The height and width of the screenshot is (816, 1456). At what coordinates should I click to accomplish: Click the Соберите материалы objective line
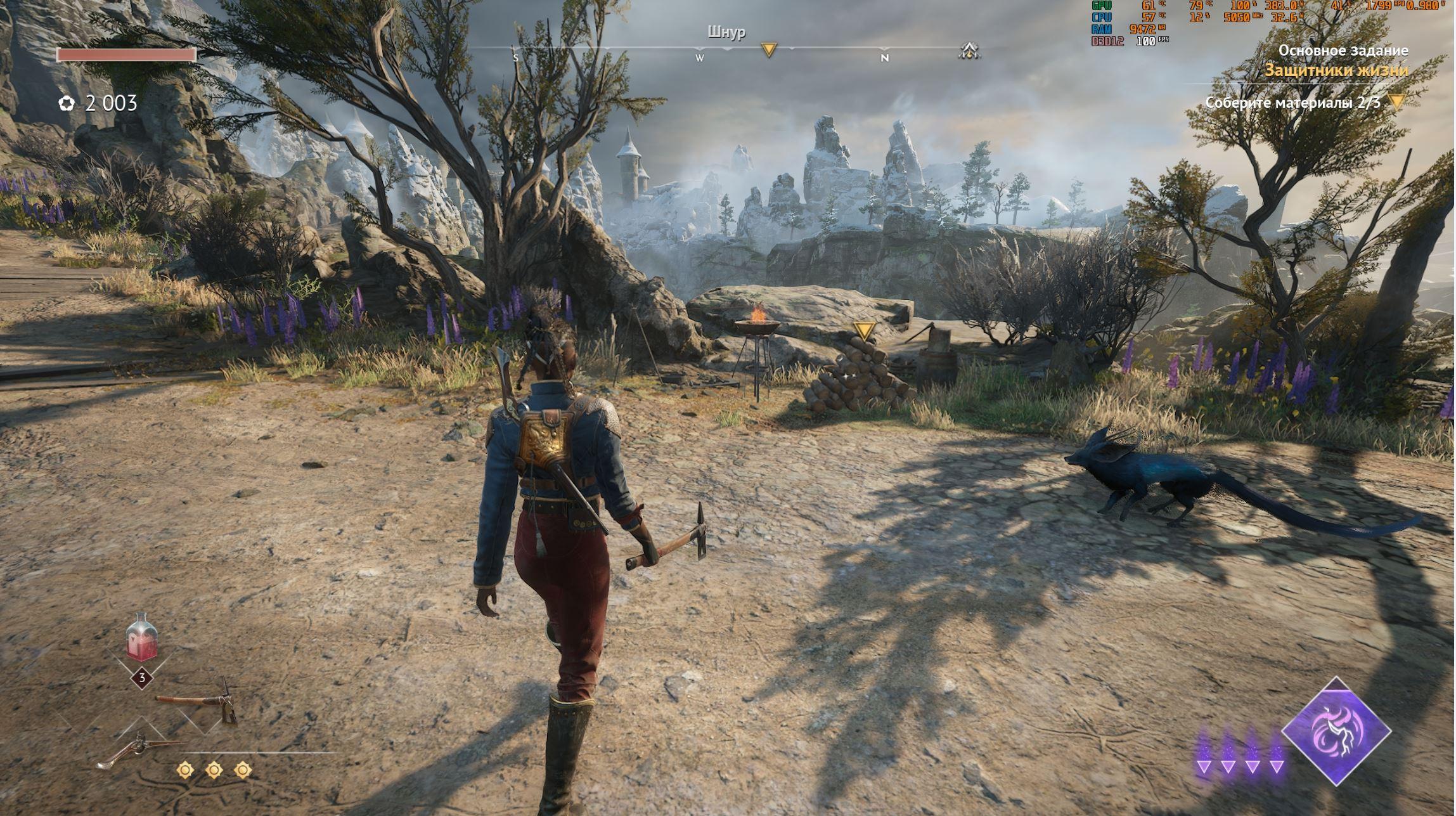(1292, 103)
